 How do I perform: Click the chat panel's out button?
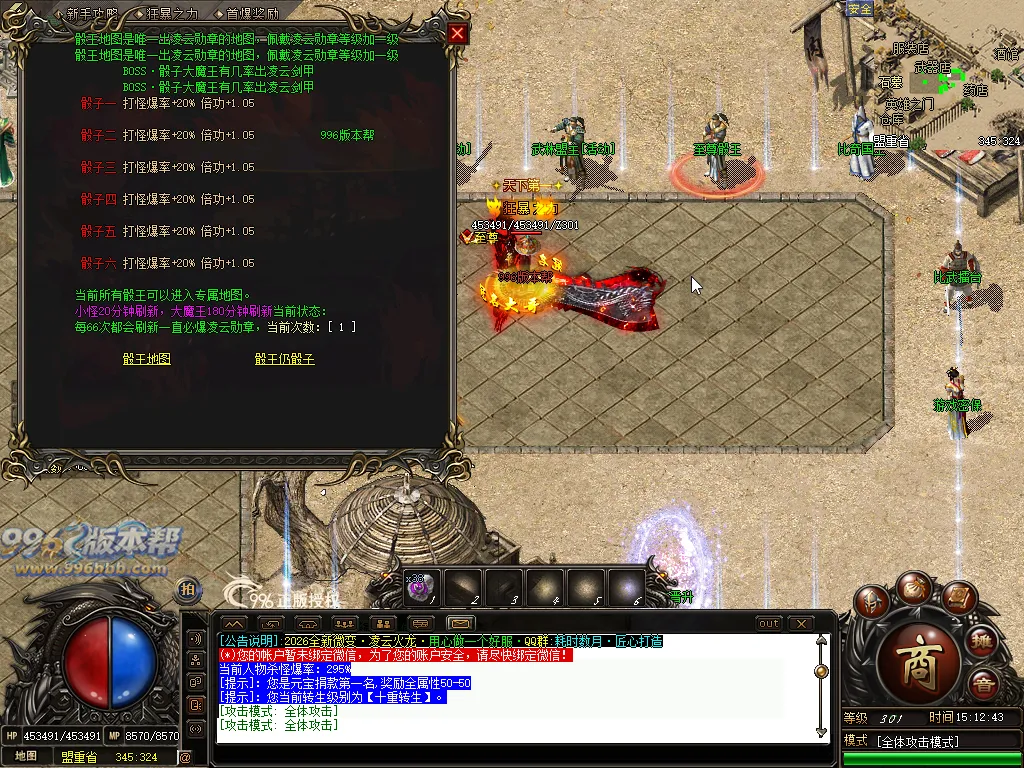(768, 623)
